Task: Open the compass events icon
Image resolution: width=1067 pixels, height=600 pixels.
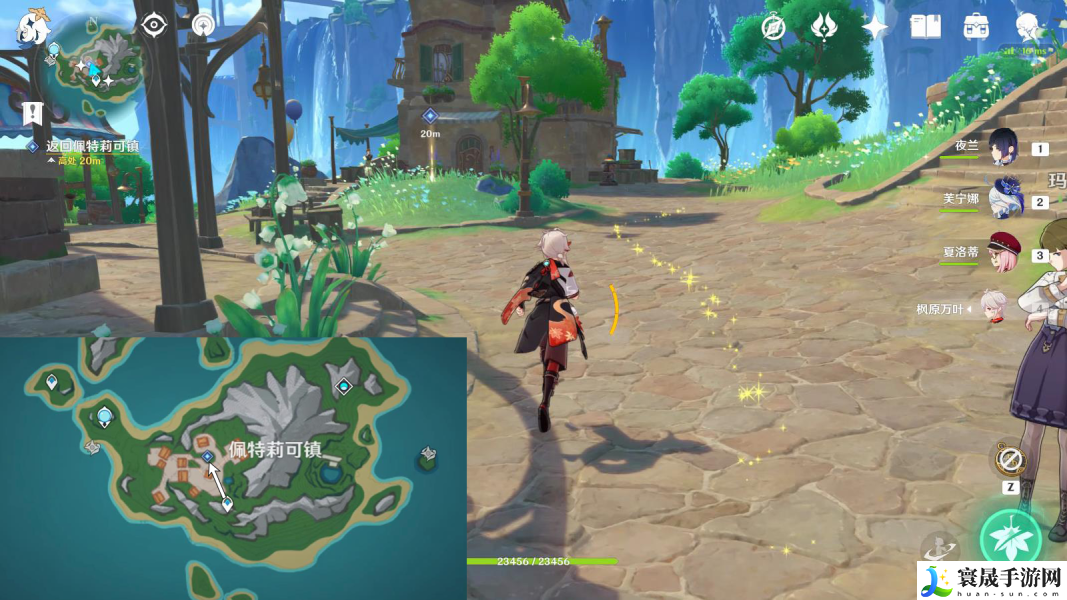Action: (773, 27)
